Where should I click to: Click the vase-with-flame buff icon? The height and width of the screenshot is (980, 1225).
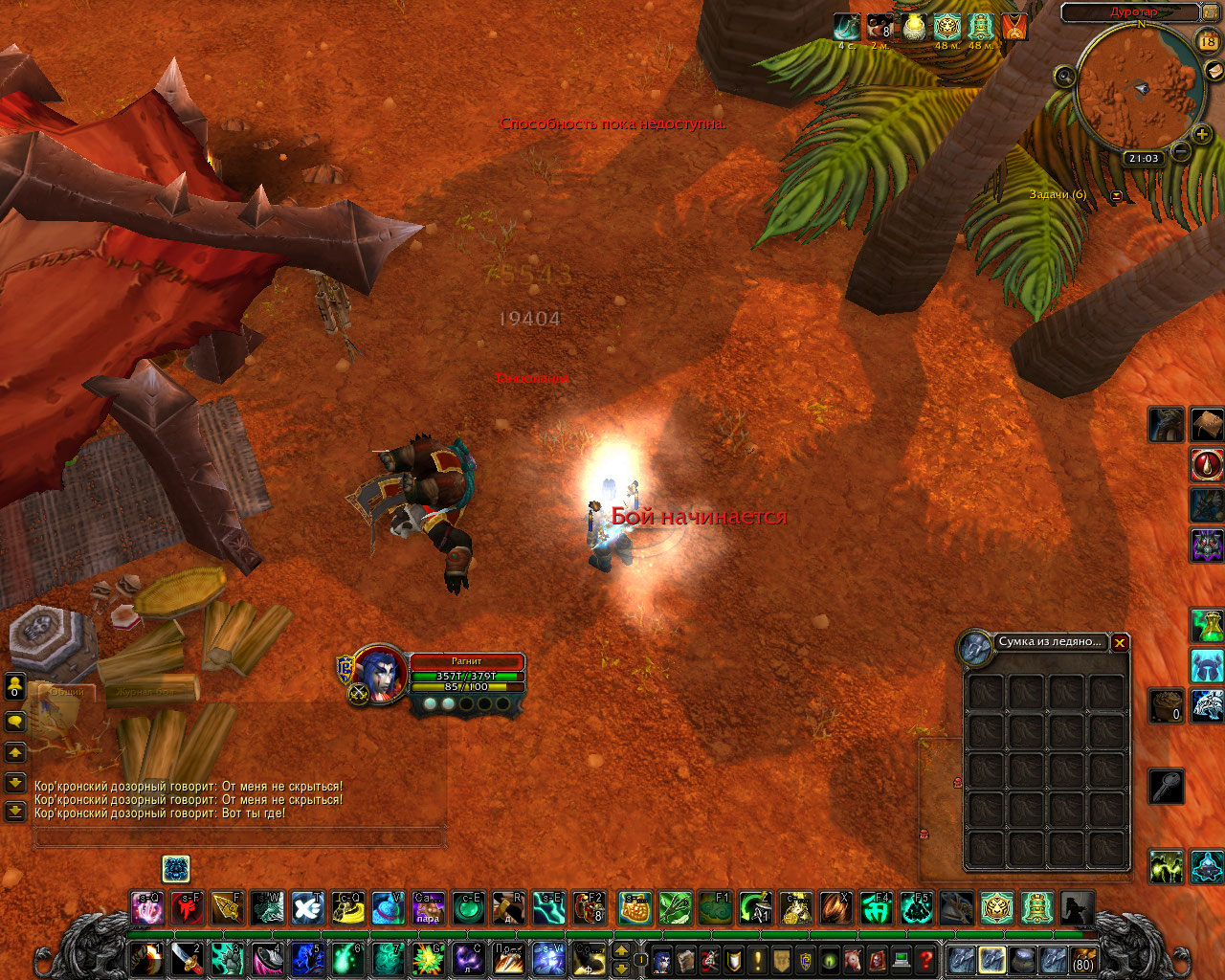pos(915,27)
